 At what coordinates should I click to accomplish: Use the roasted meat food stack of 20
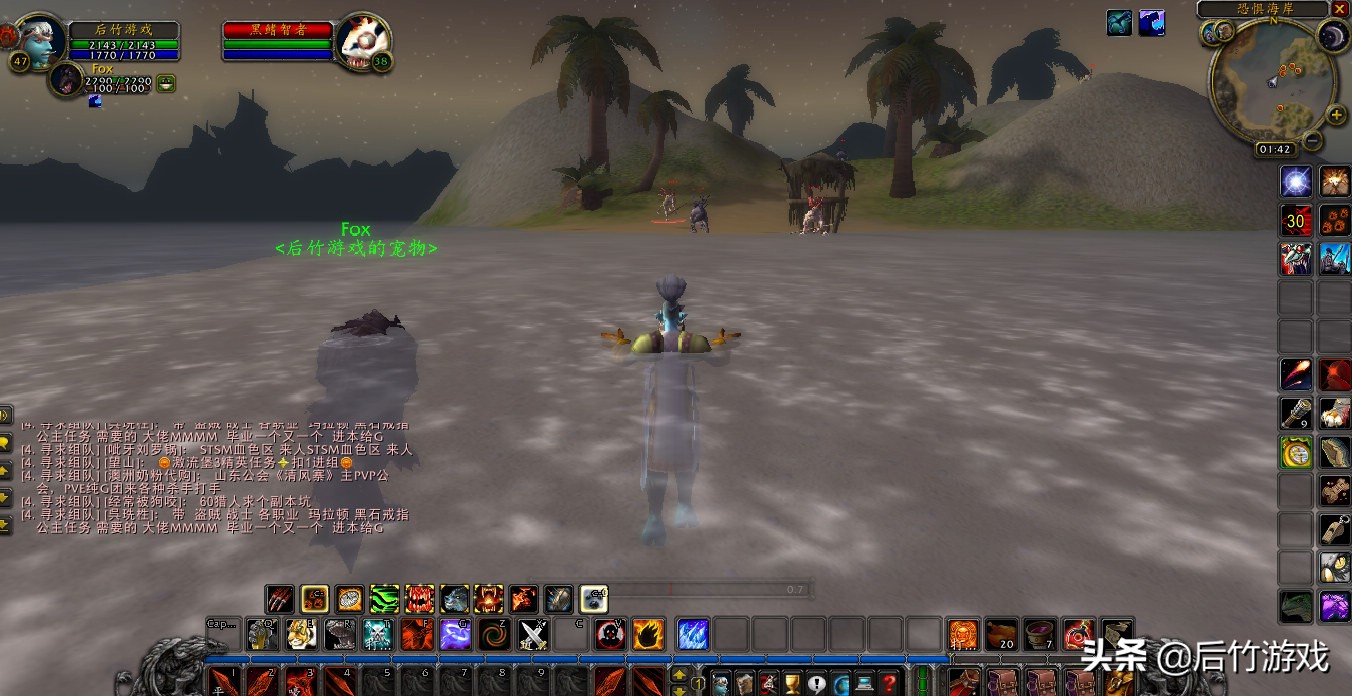point(1001,634)
